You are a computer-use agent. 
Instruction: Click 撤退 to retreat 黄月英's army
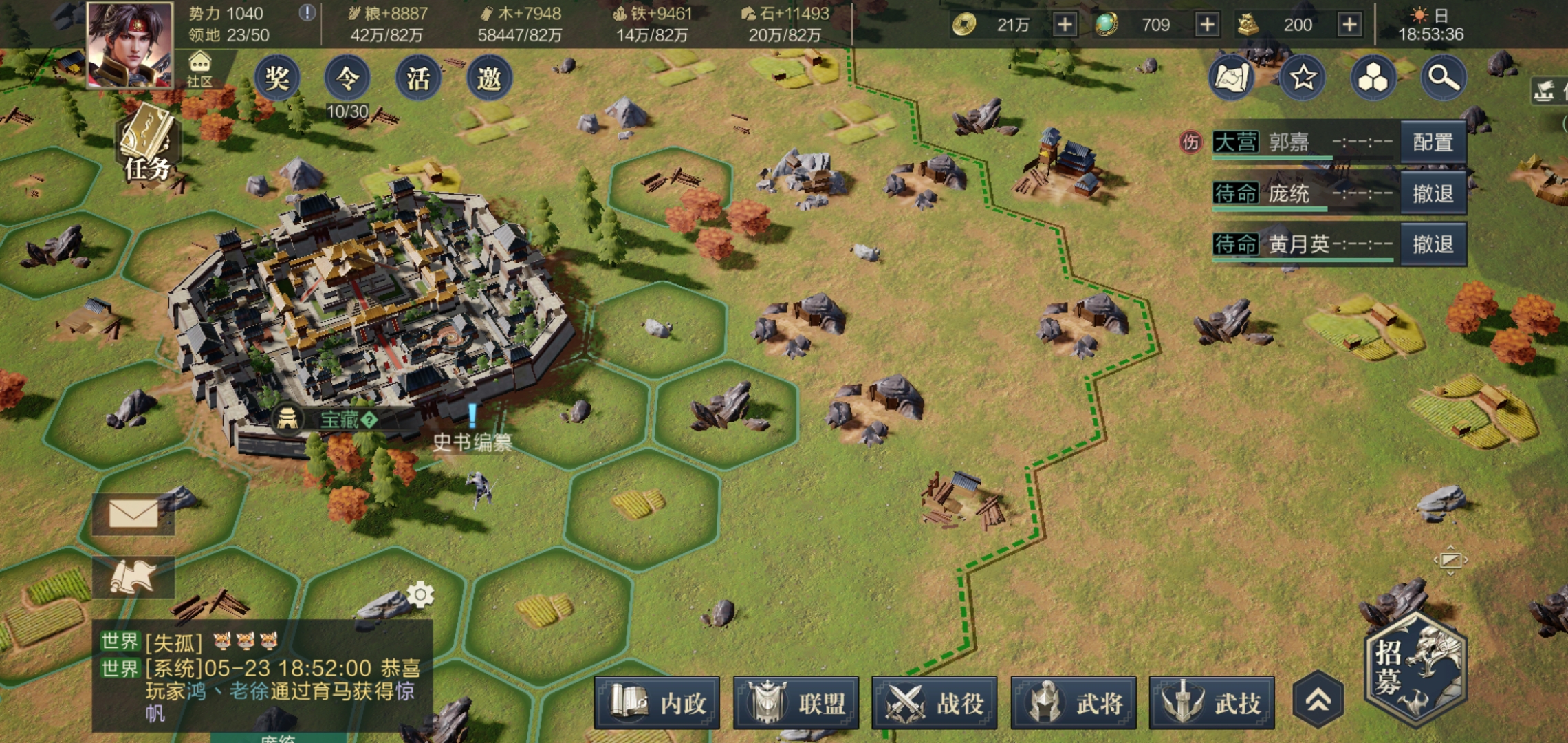coord(1433,244)
